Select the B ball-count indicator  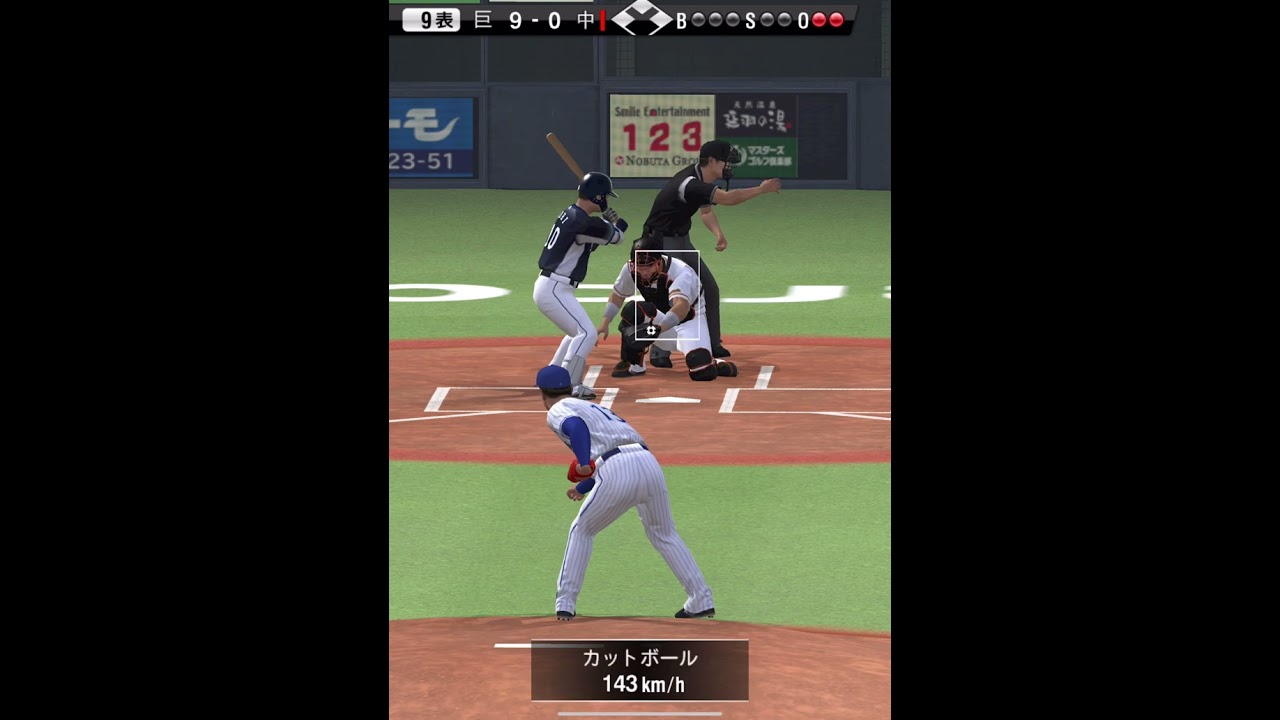coord(680,18)
